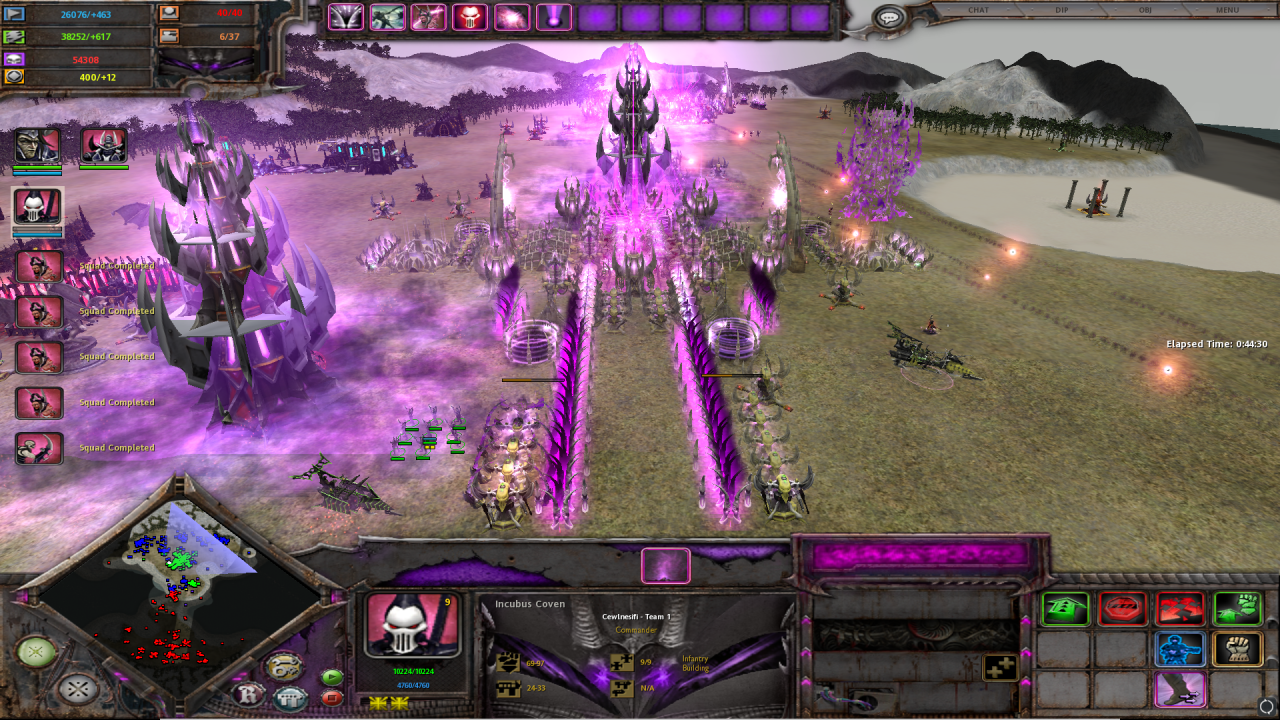1280x720 pixels.
Task: Click the reinforce squad plus button
Action: point(1000,667)
